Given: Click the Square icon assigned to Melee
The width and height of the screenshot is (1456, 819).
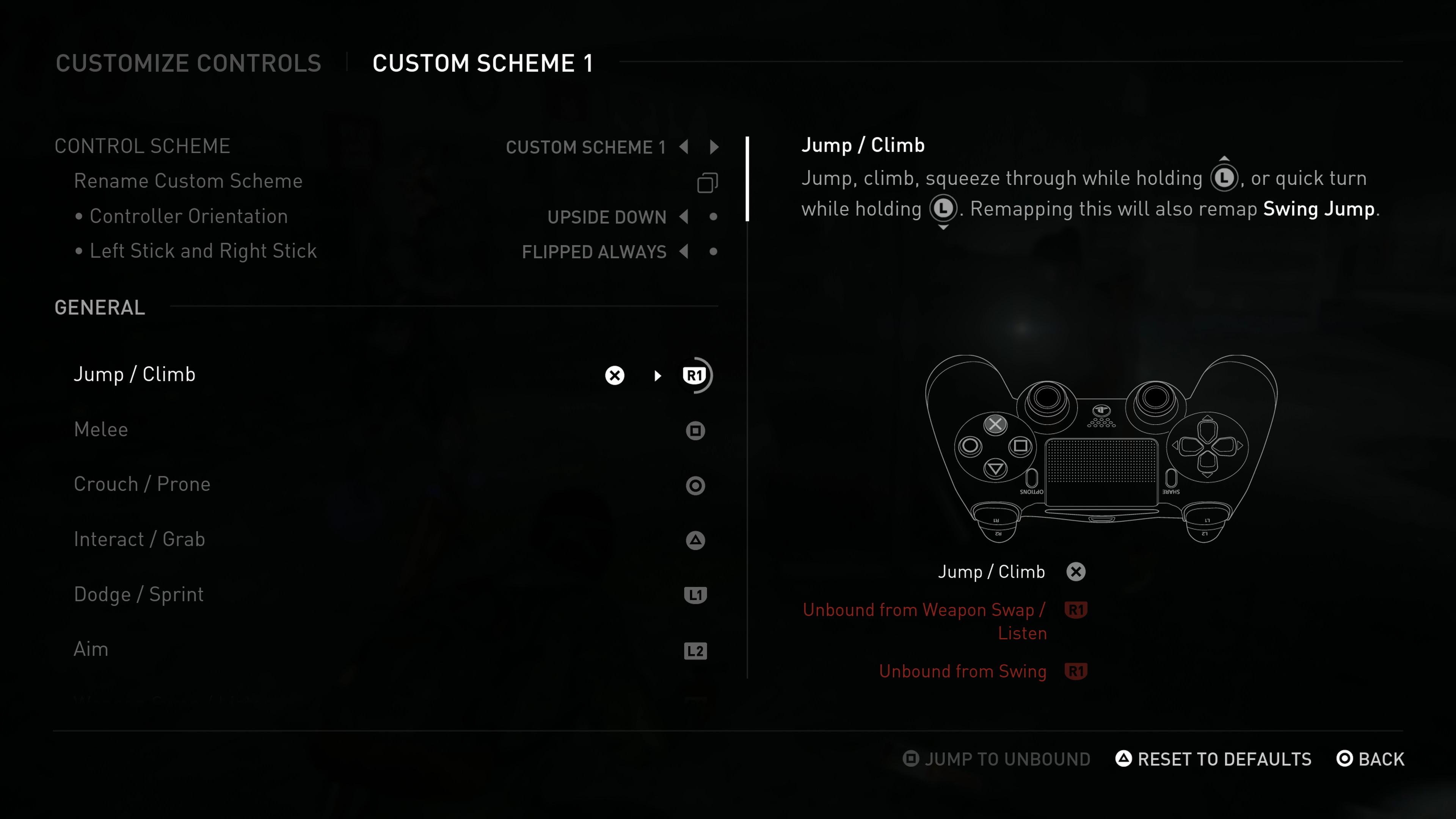Looking at the screenshot, I should pyautogui.click(x=695, y=430).
